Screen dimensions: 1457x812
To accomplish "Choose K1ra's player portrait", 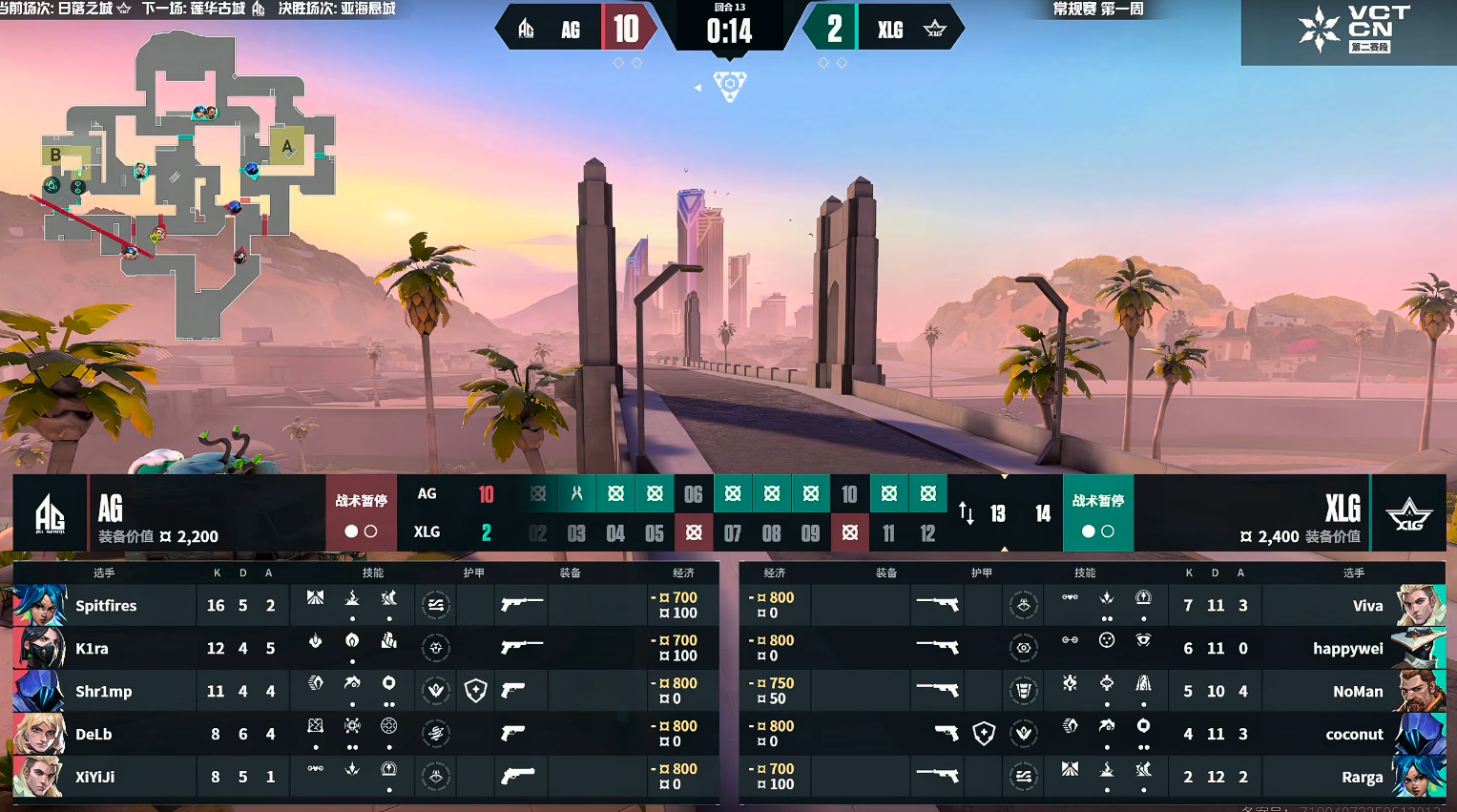I will click(x=39, y=648).
